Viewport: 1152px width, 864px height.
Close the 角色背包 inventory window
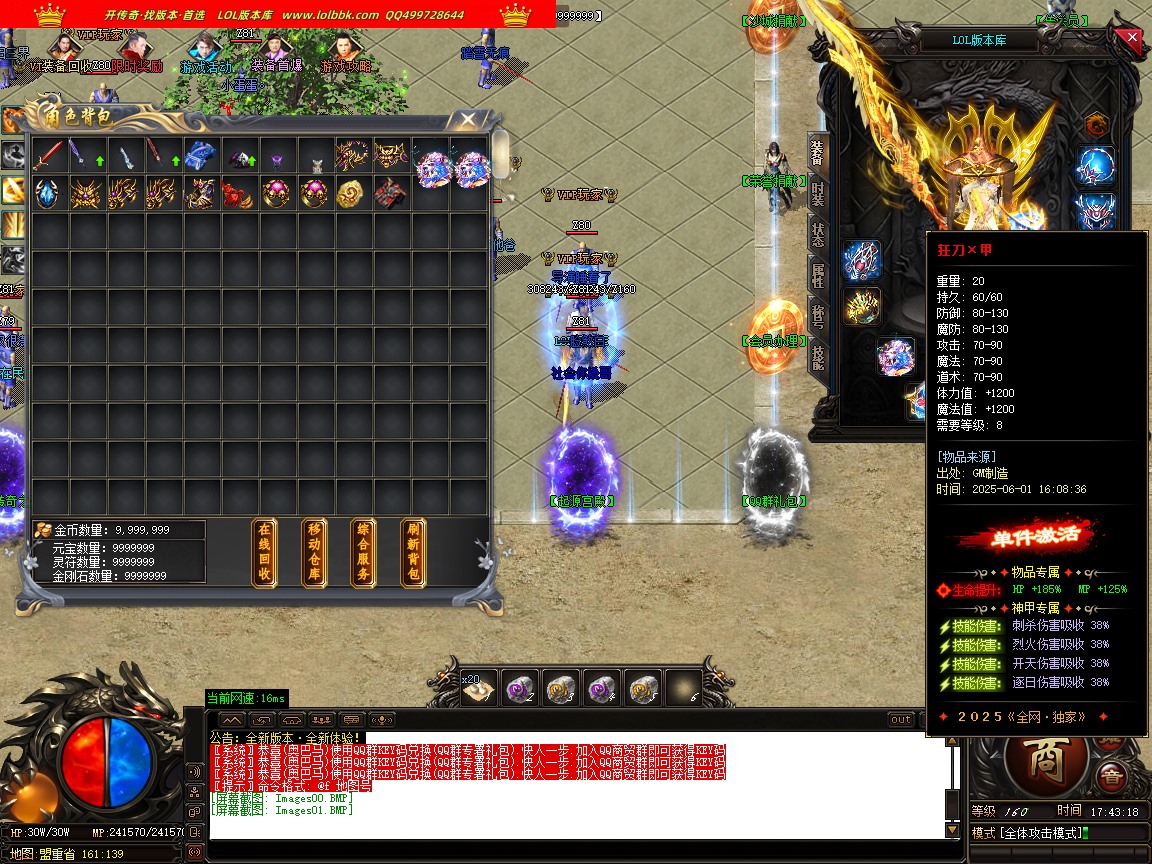pyautogui.click(x=467, y=119)
